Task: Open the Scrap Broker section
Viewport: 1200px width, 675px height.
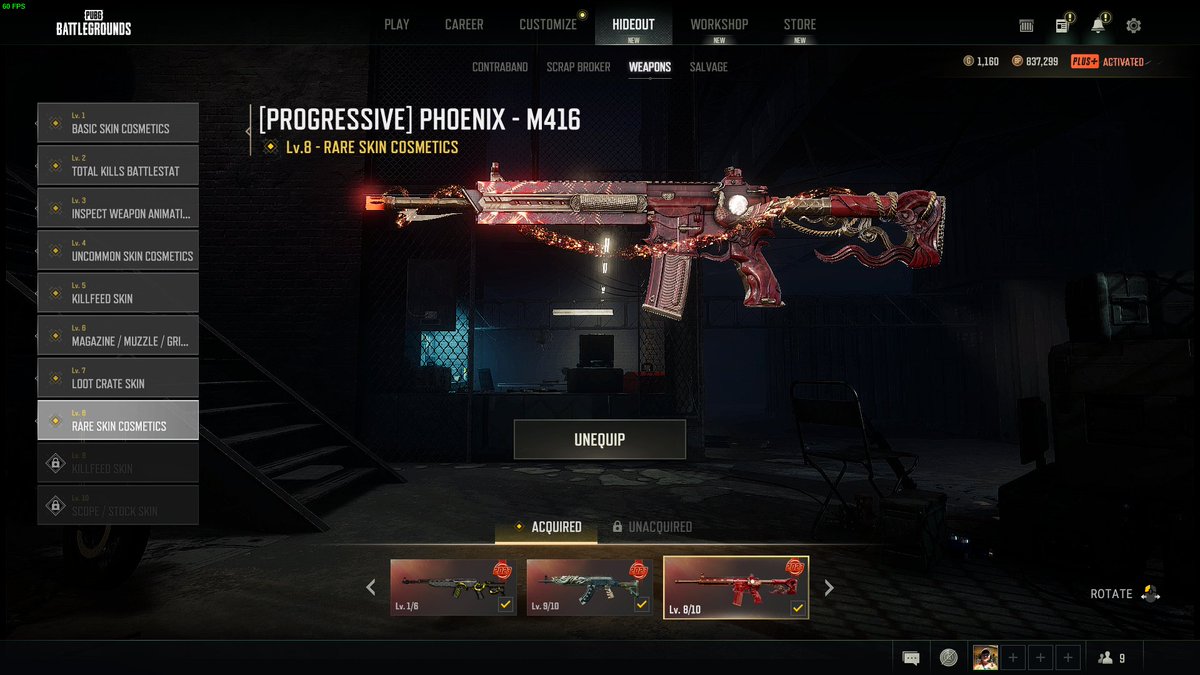Action: (x=579, y=67)
